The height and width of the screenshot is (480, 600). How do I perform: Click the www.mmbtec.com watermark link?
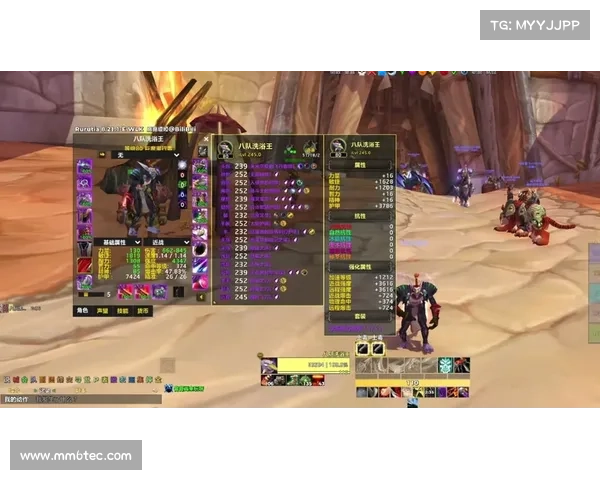point(76,456)
